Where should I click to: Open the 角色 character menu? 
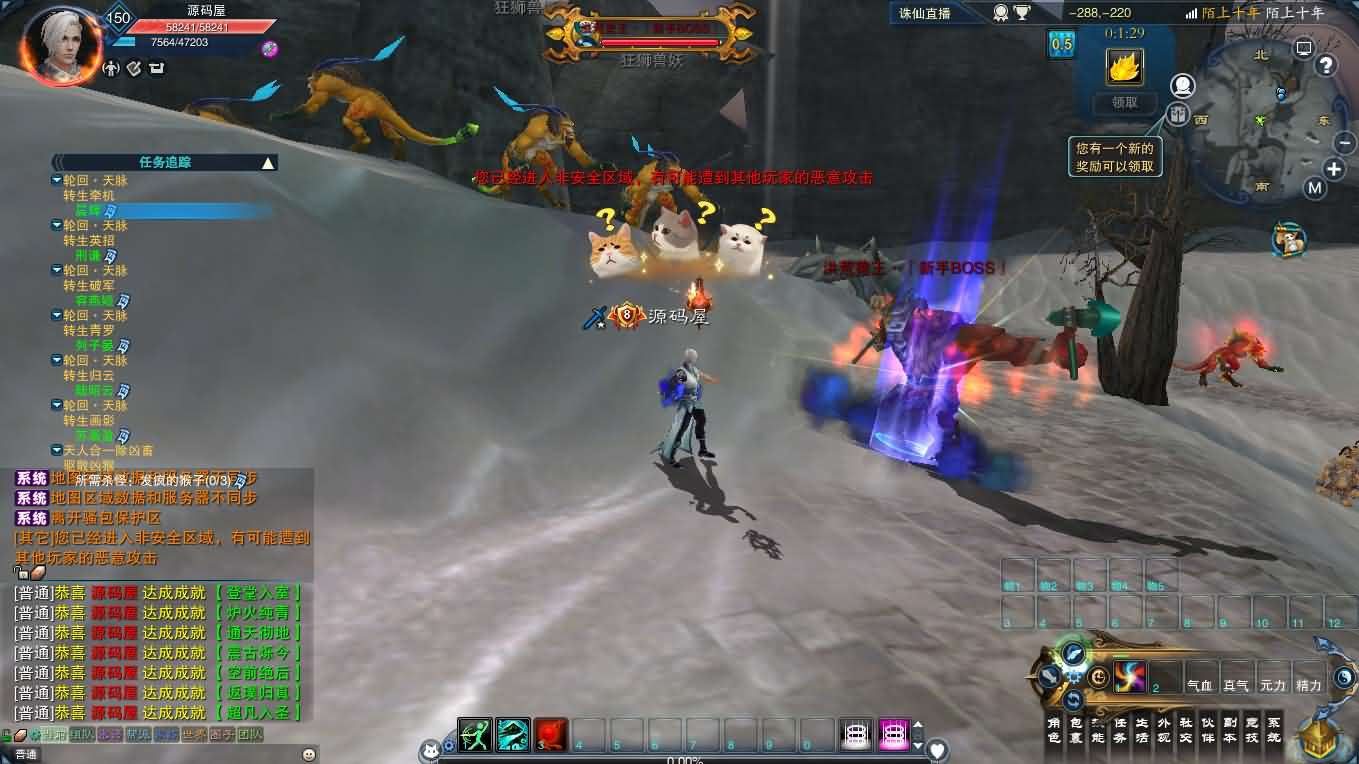[1053, 730]
